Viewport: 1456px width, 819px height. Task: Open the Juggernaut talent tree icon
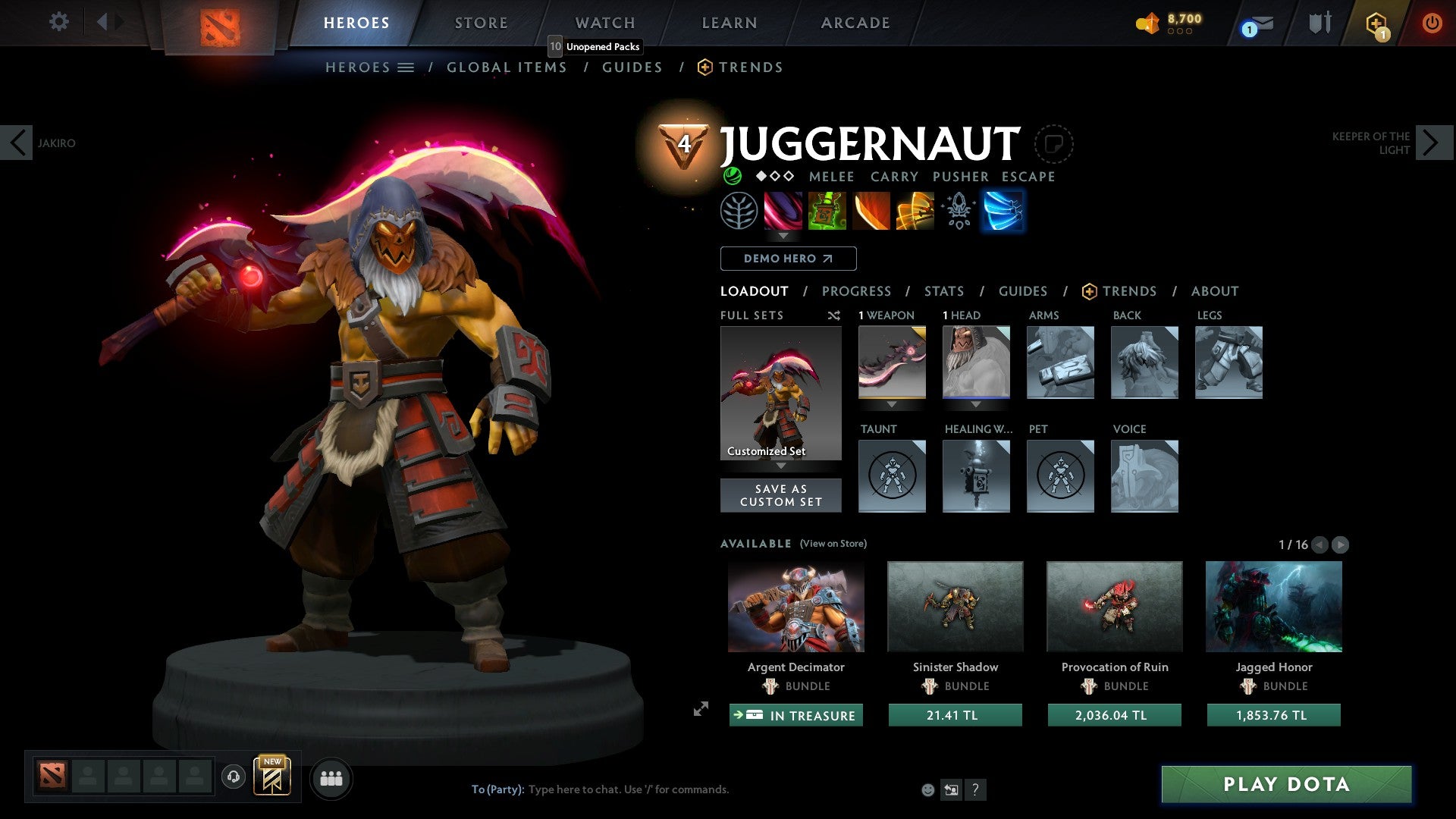[739, 211]
